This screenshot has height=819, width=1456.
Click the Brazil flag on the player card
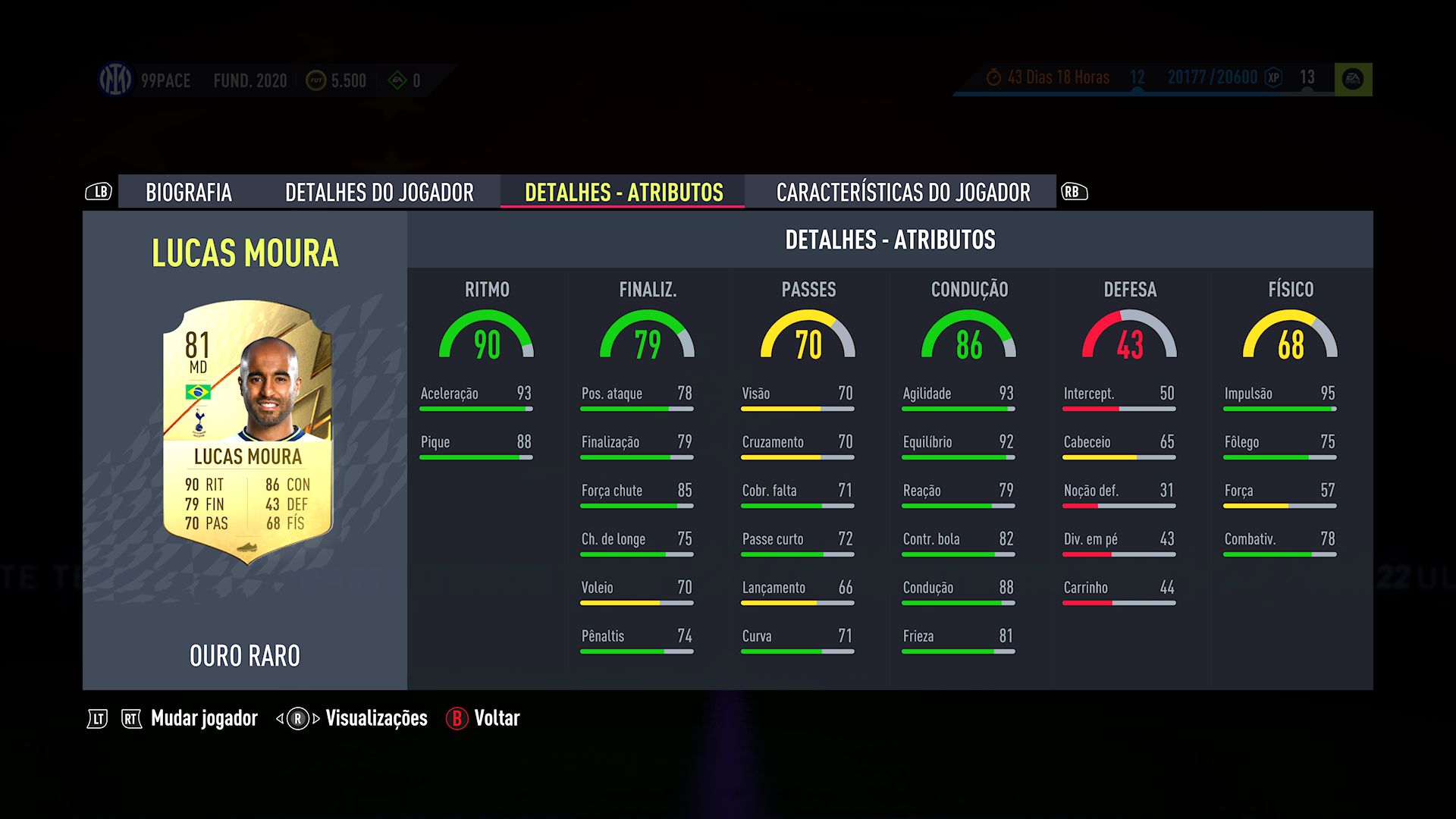pyautogui.click(x=199, y=393)
